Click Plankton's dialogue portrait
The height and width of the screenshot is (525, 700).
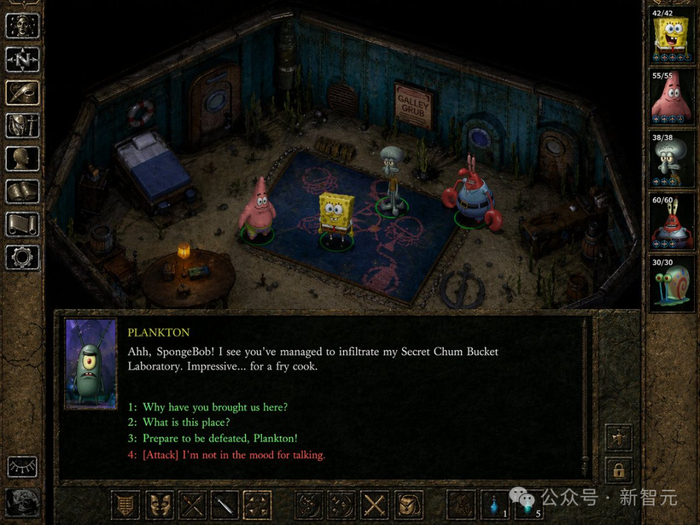pos(91,364)
